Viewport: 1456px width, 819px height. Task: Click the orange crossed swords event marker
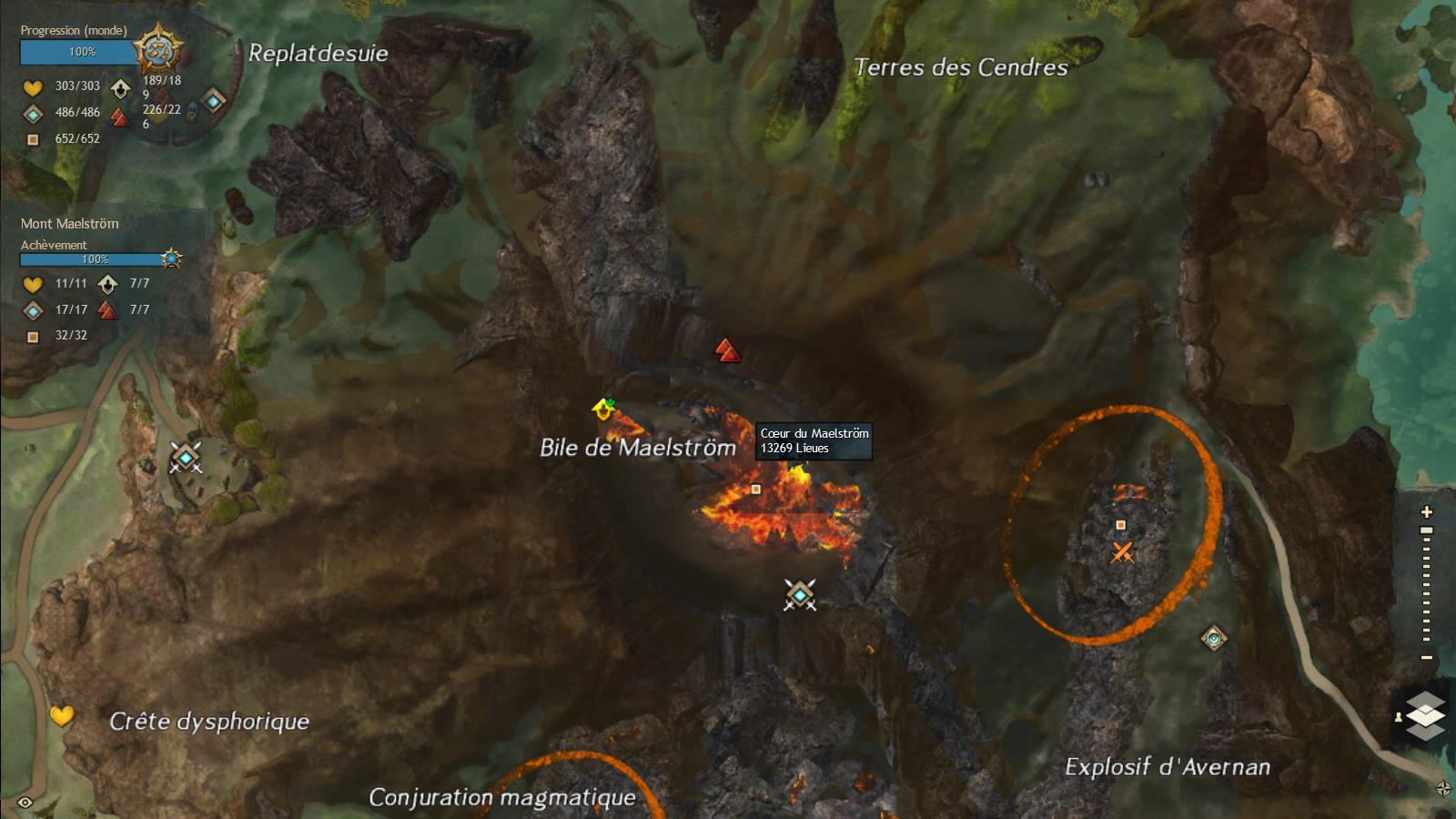tap(1122, 551)
